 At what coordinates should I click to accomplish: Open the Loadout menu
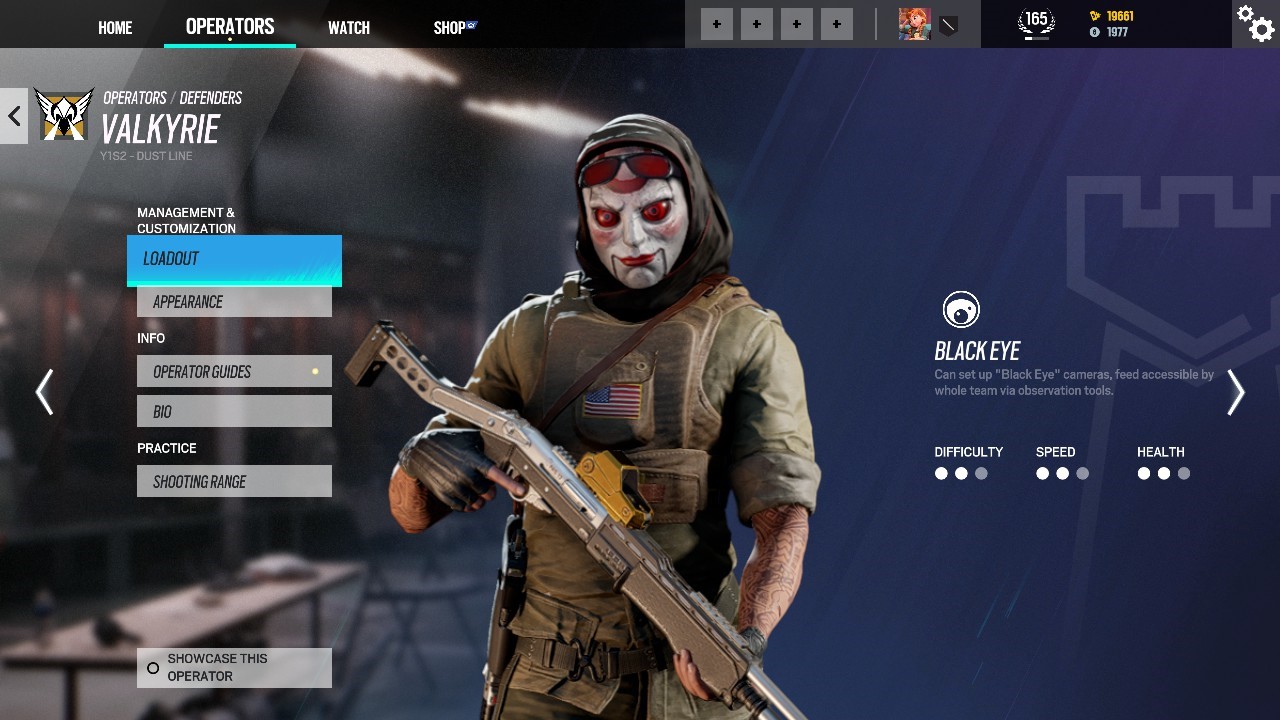pyautogui.click(x=234, y=259)
